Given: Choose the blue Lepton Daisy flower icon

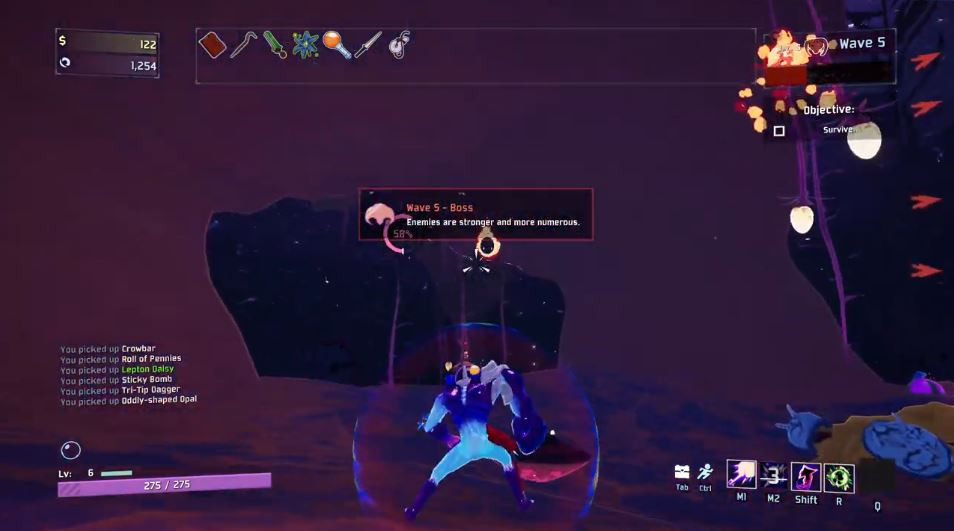Looking at the screenshot, I should (305, 45).
